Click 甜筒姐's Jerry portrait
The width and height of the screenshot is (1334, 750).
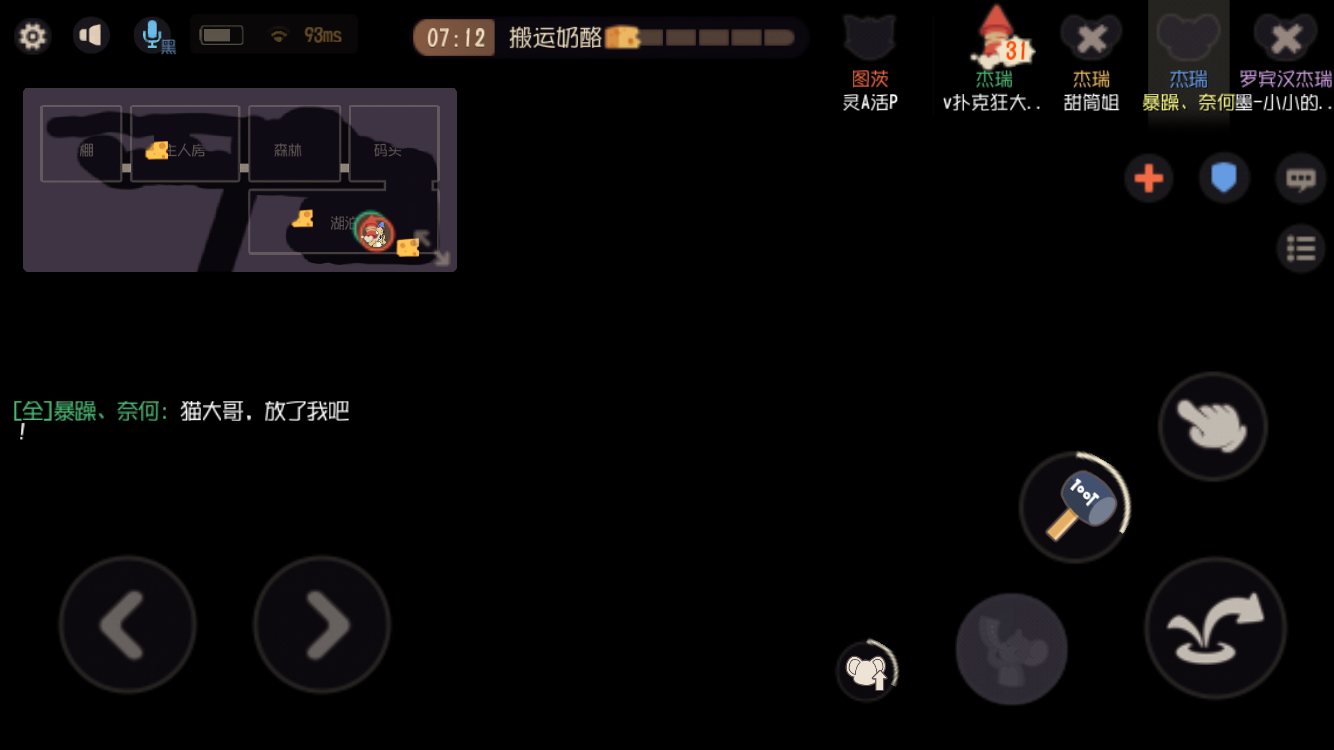[x=1090, y=37]
